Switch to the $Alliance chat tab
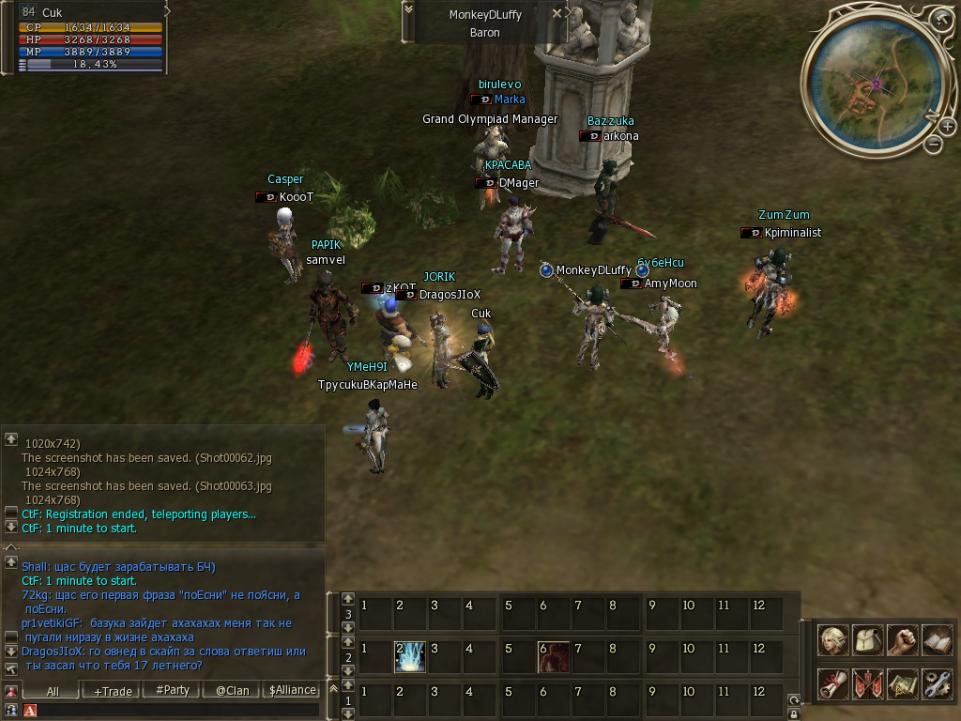 292,691
